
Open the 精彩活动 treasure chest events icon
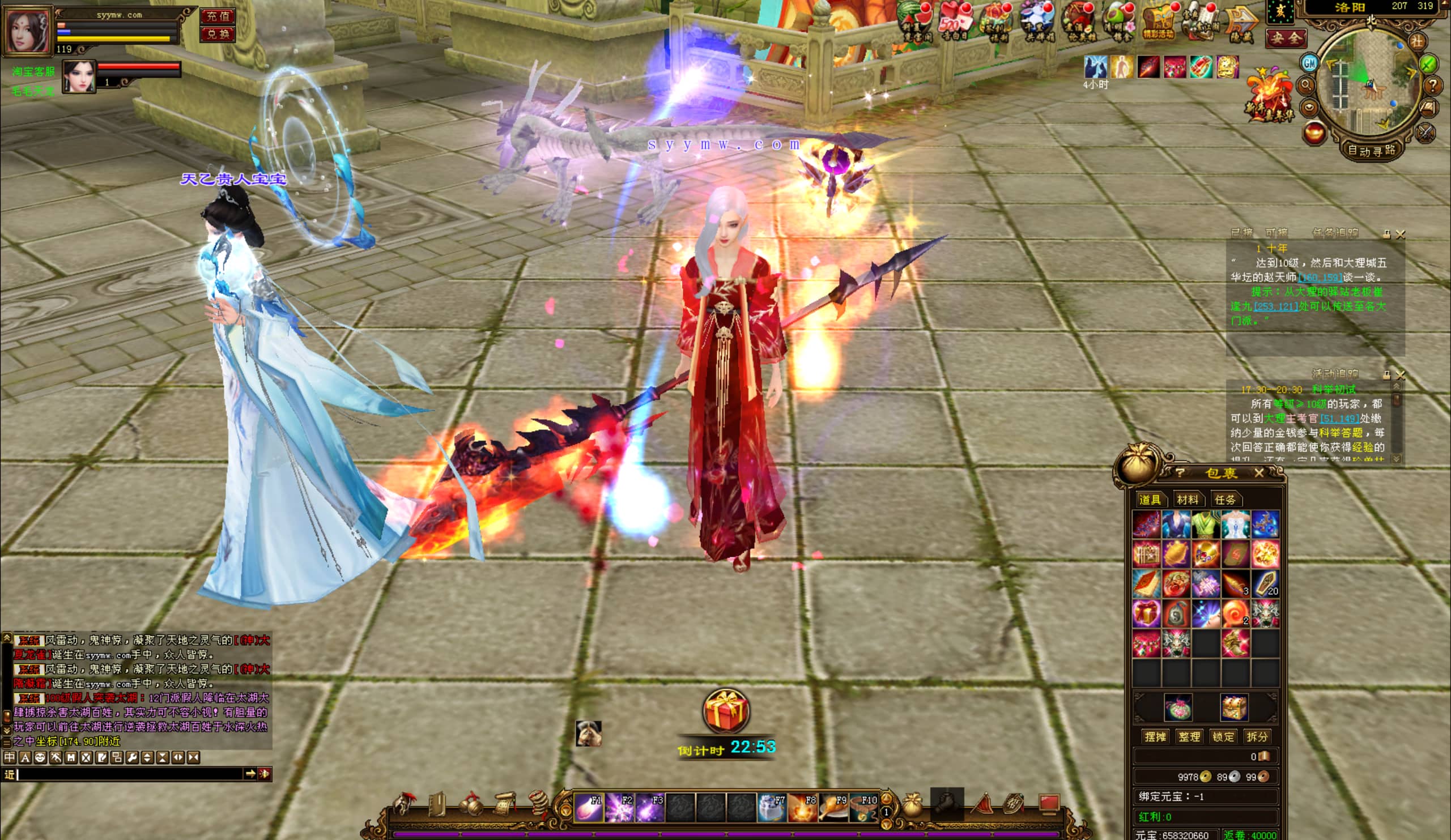(1158, 23)
